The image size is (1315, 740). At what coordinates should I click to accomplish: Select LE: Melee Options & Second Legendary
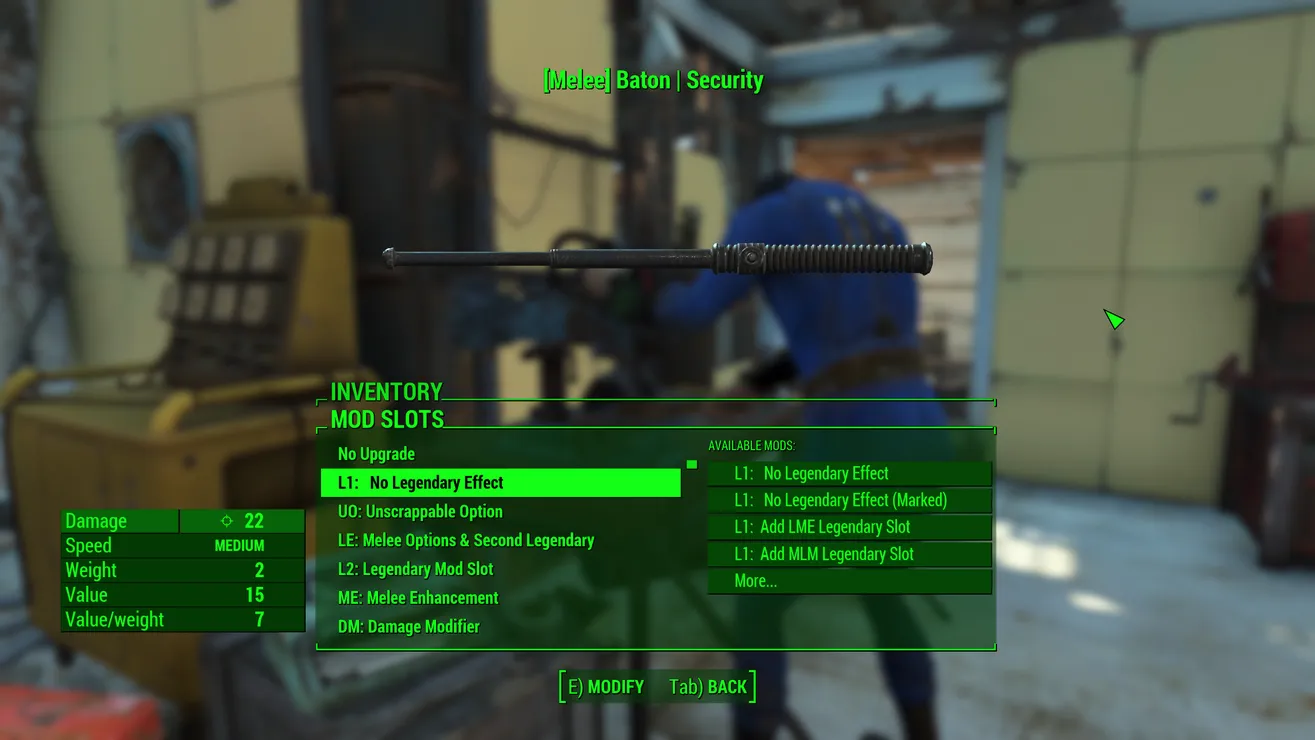(x=466, y=541)
